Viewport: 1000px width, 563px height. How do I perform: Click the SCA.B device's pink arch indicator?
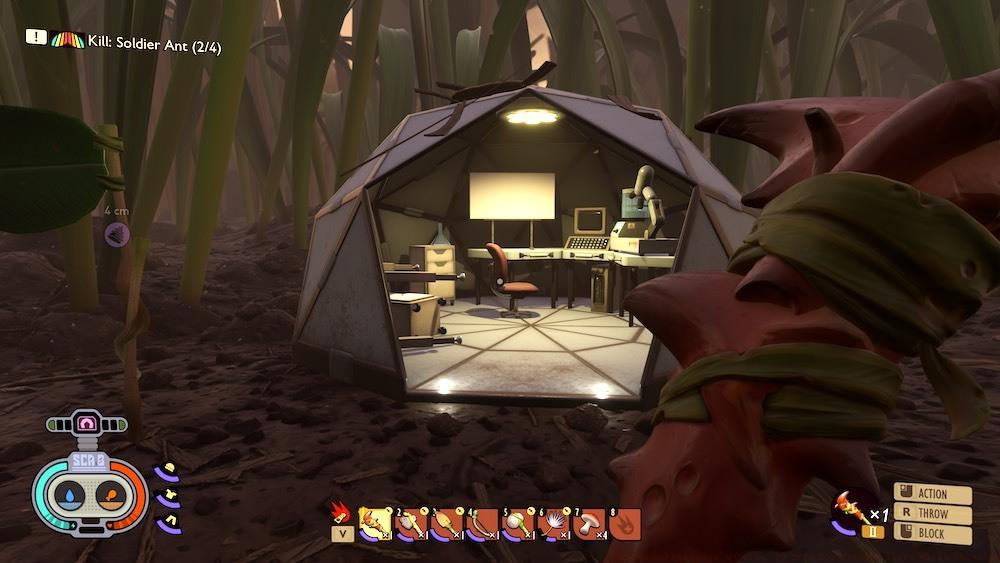[88, 424]
